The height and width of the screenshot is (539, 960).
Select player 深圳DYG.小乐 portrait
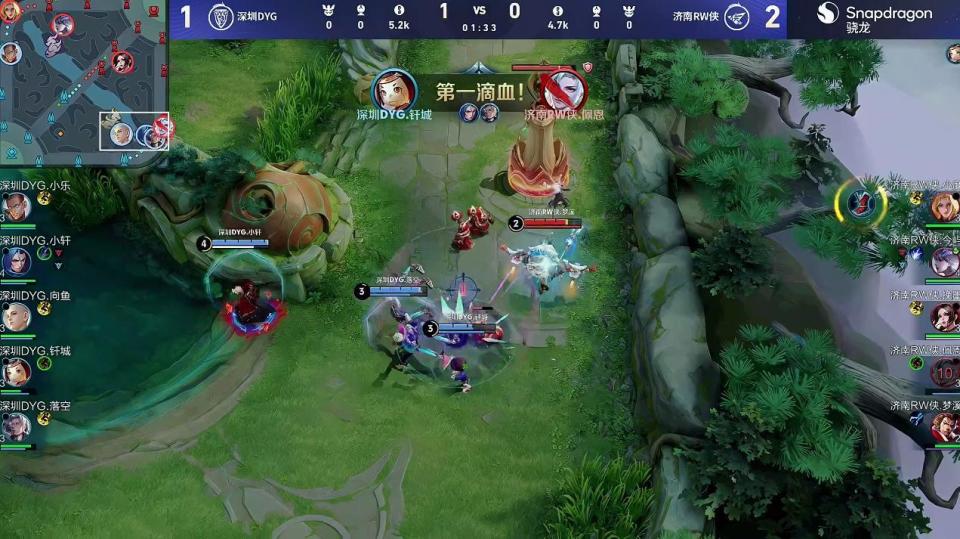15,207
